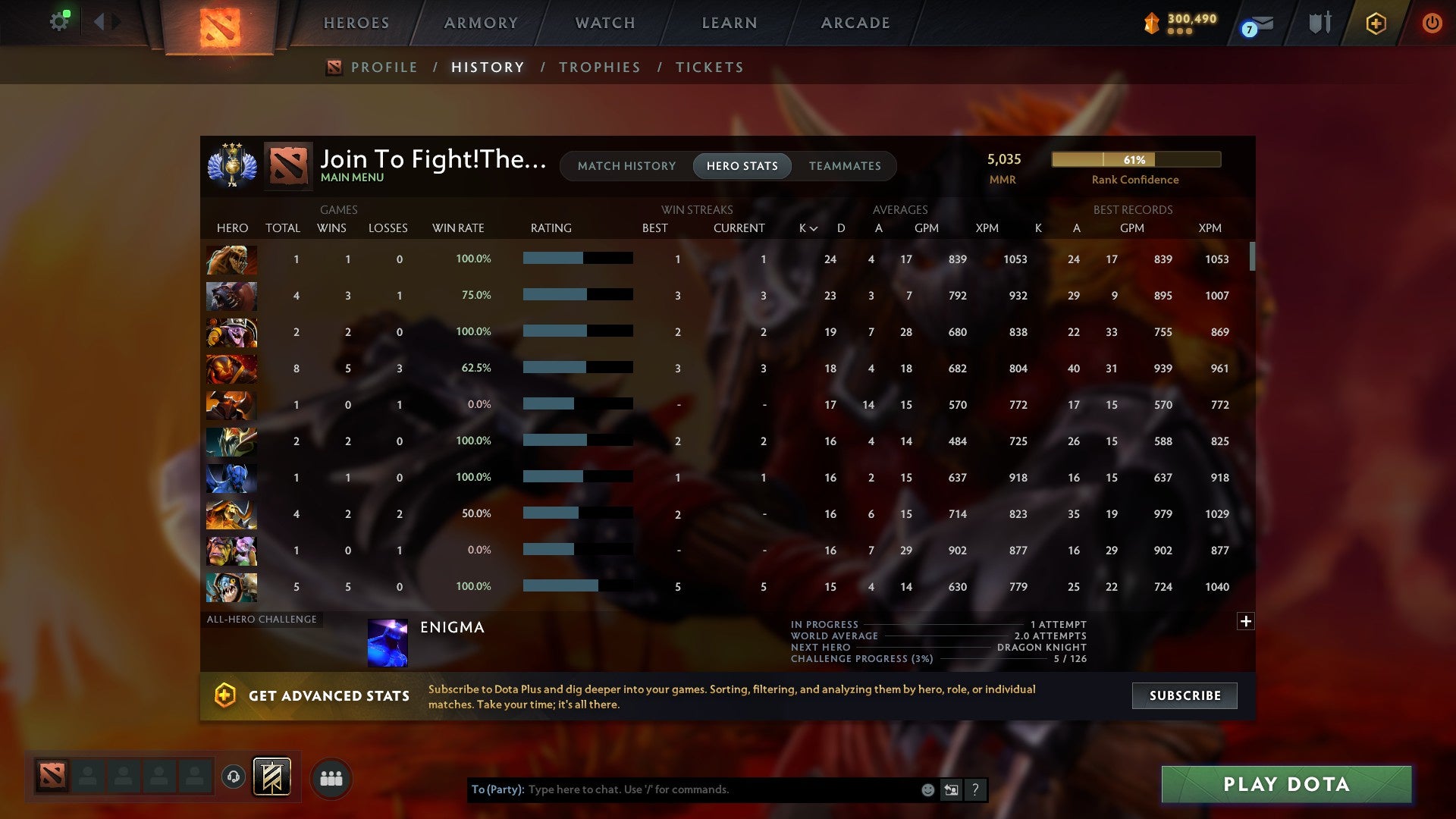Switch to the MATCH HISTORY tab
1456x819 pixels.
click(626, 165)
